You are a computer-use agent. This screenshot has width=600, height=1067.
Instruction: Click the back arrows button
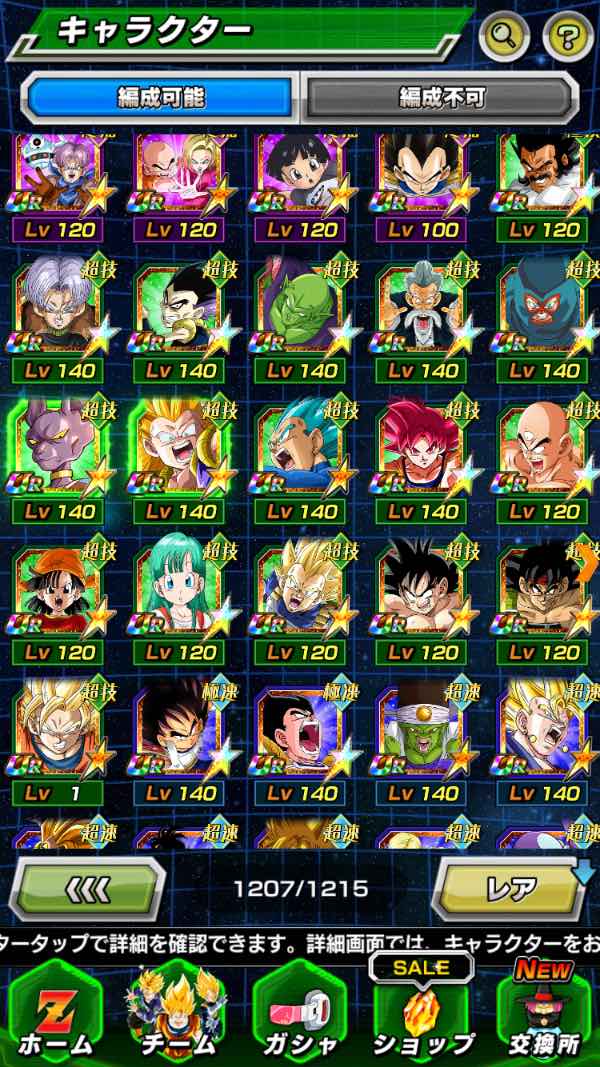tap(88, 887)
